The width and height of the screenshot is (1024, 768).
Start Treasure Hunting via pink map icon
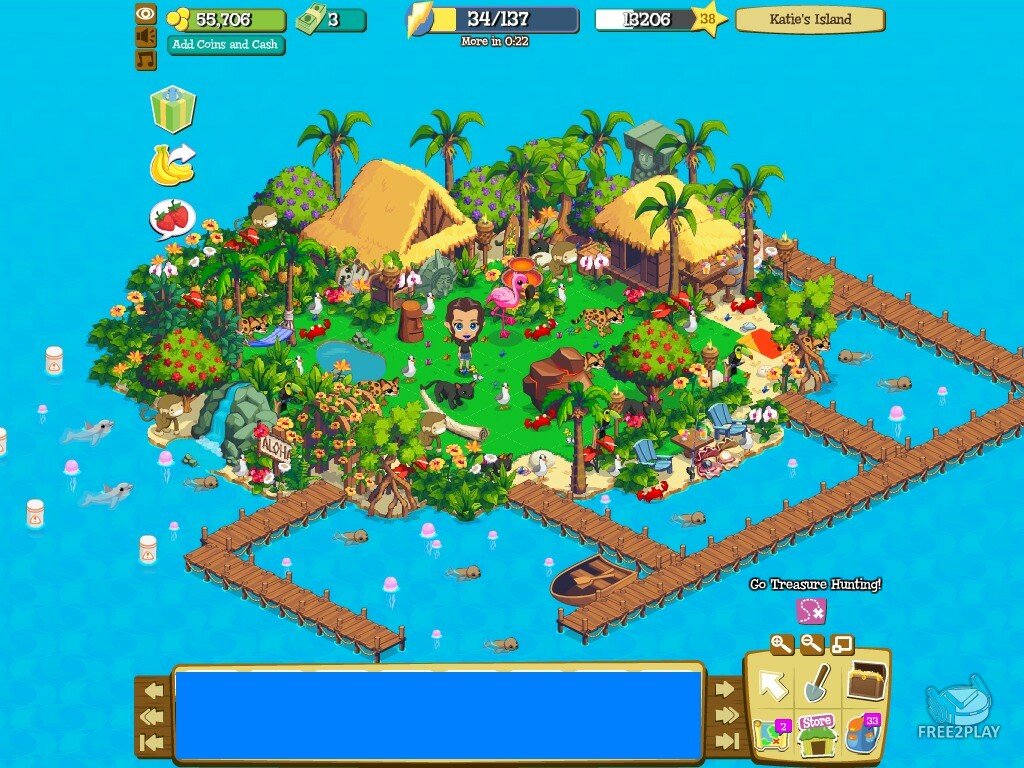point(810,610)
